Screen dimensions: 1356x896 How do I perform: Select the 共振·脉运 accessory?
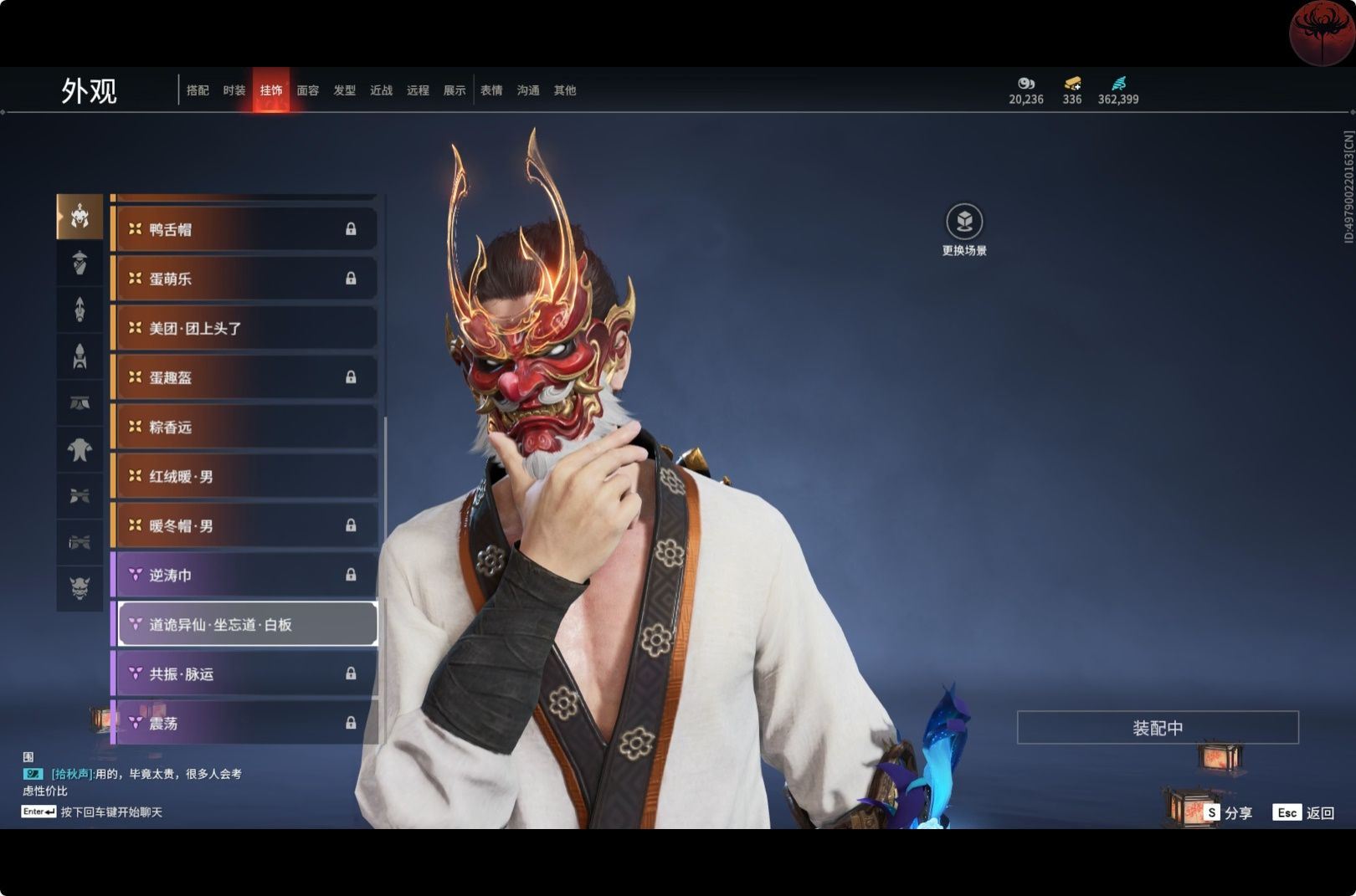pyautogui.click(x=244, y=673)
